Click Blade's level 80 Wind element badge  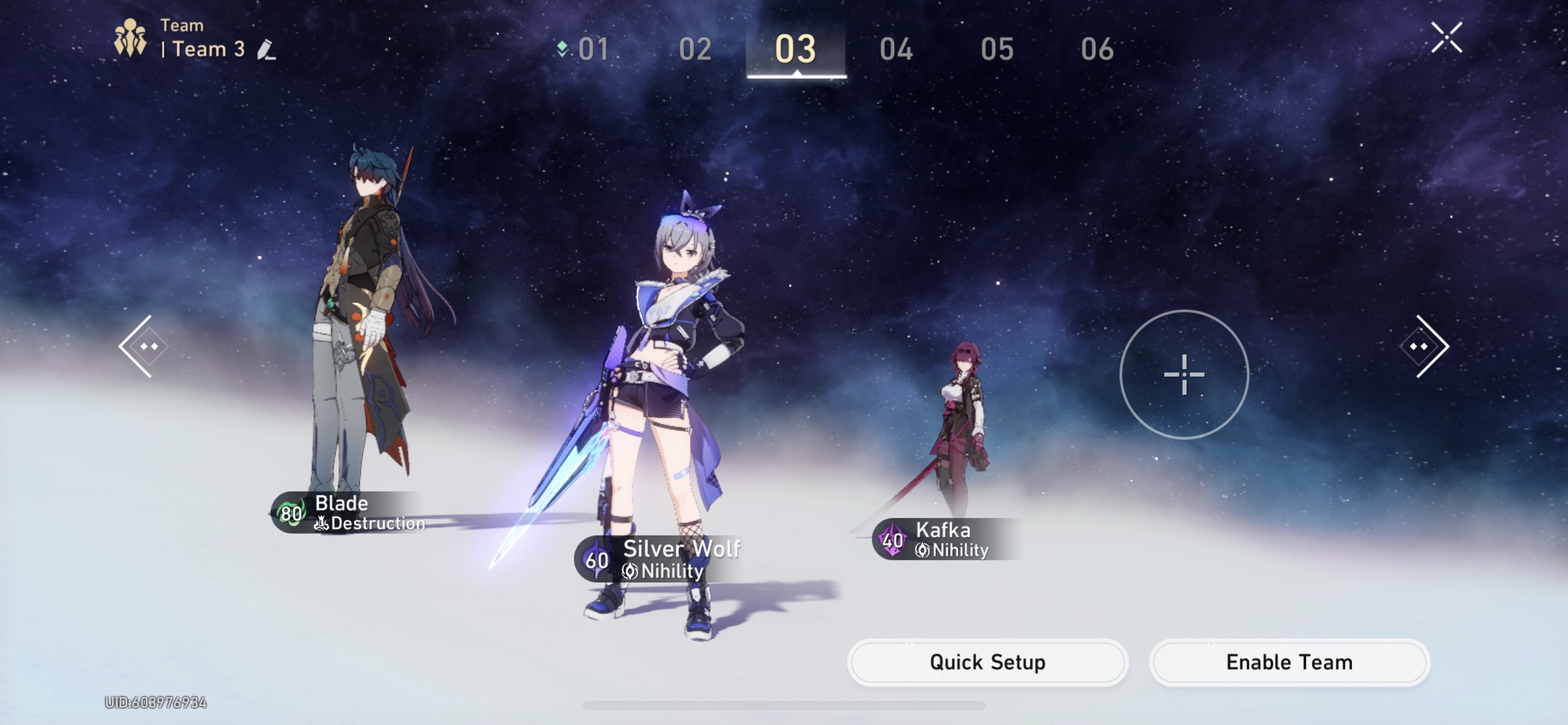pos(293,513)
